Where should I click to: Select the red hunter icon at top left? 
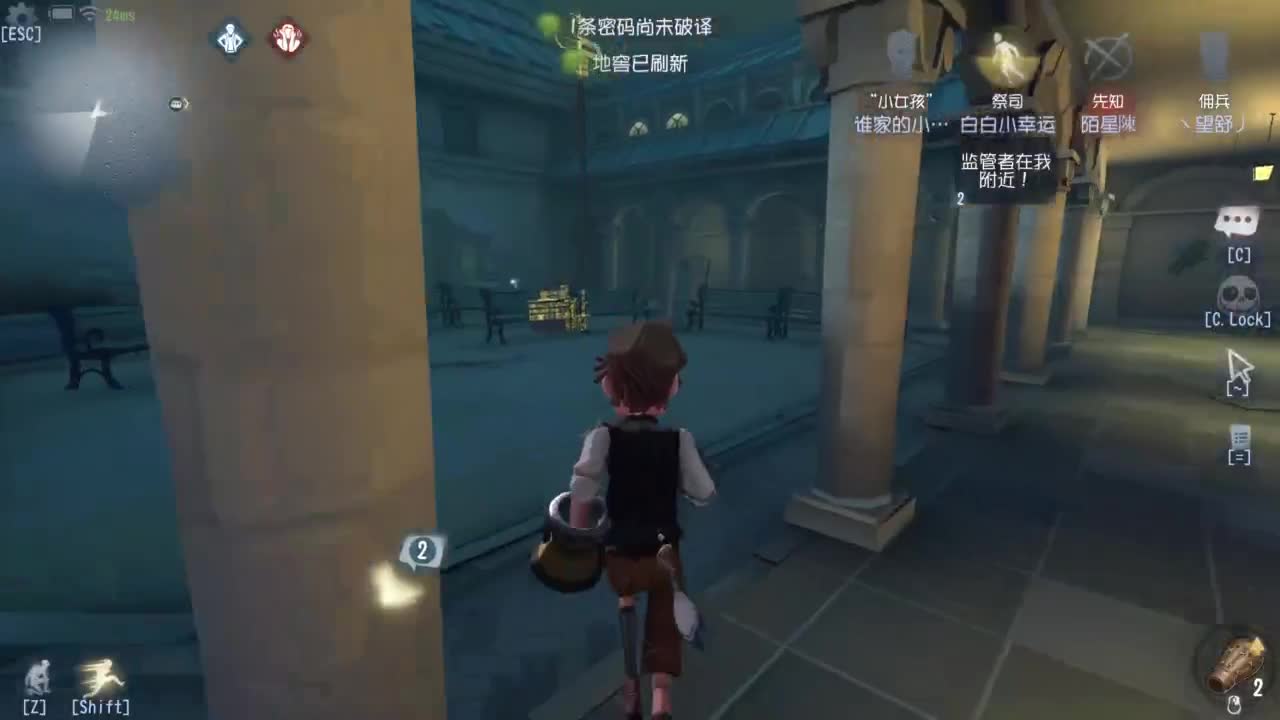tap(287, 40)
